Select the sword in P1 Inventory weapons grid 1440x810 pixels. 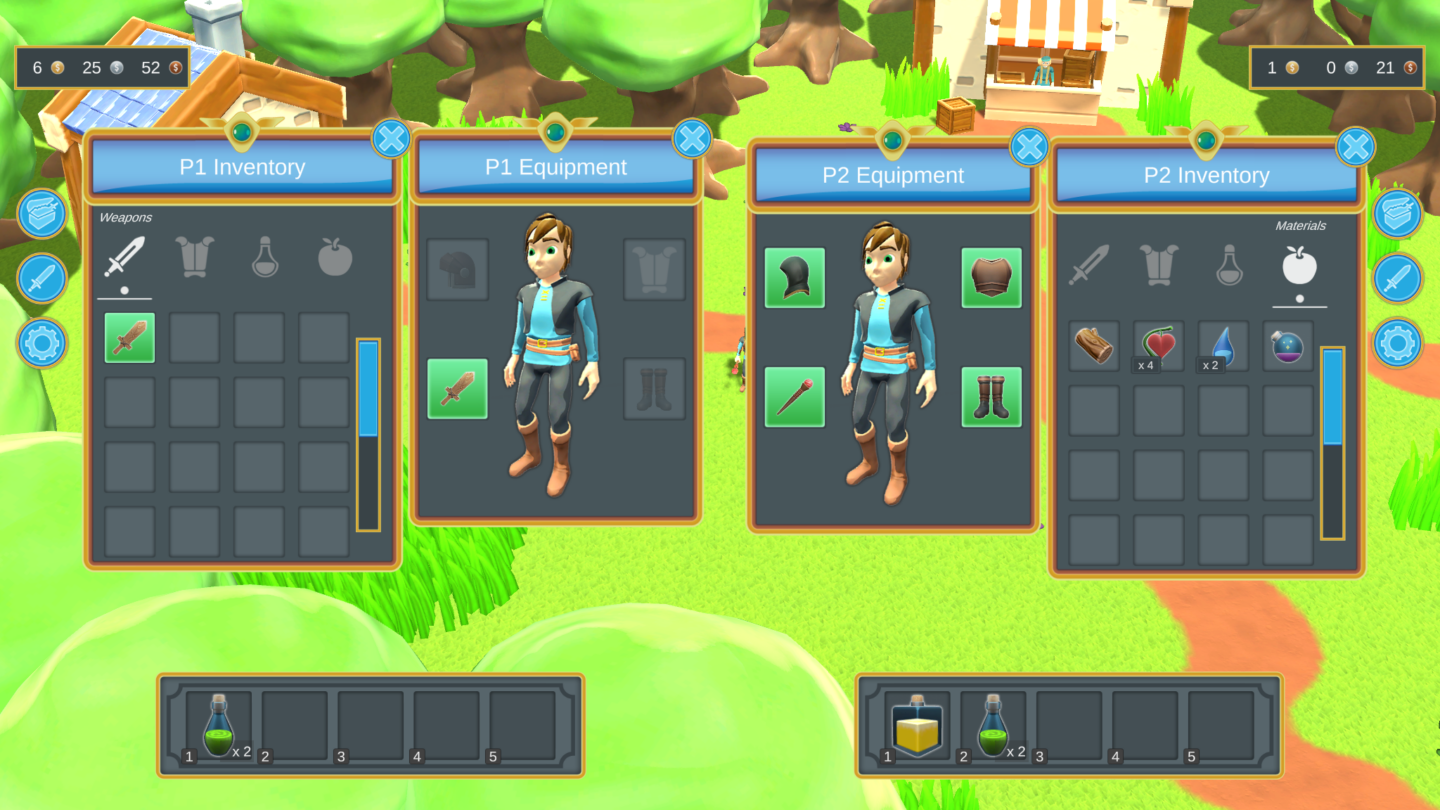(x=128, y=338)
